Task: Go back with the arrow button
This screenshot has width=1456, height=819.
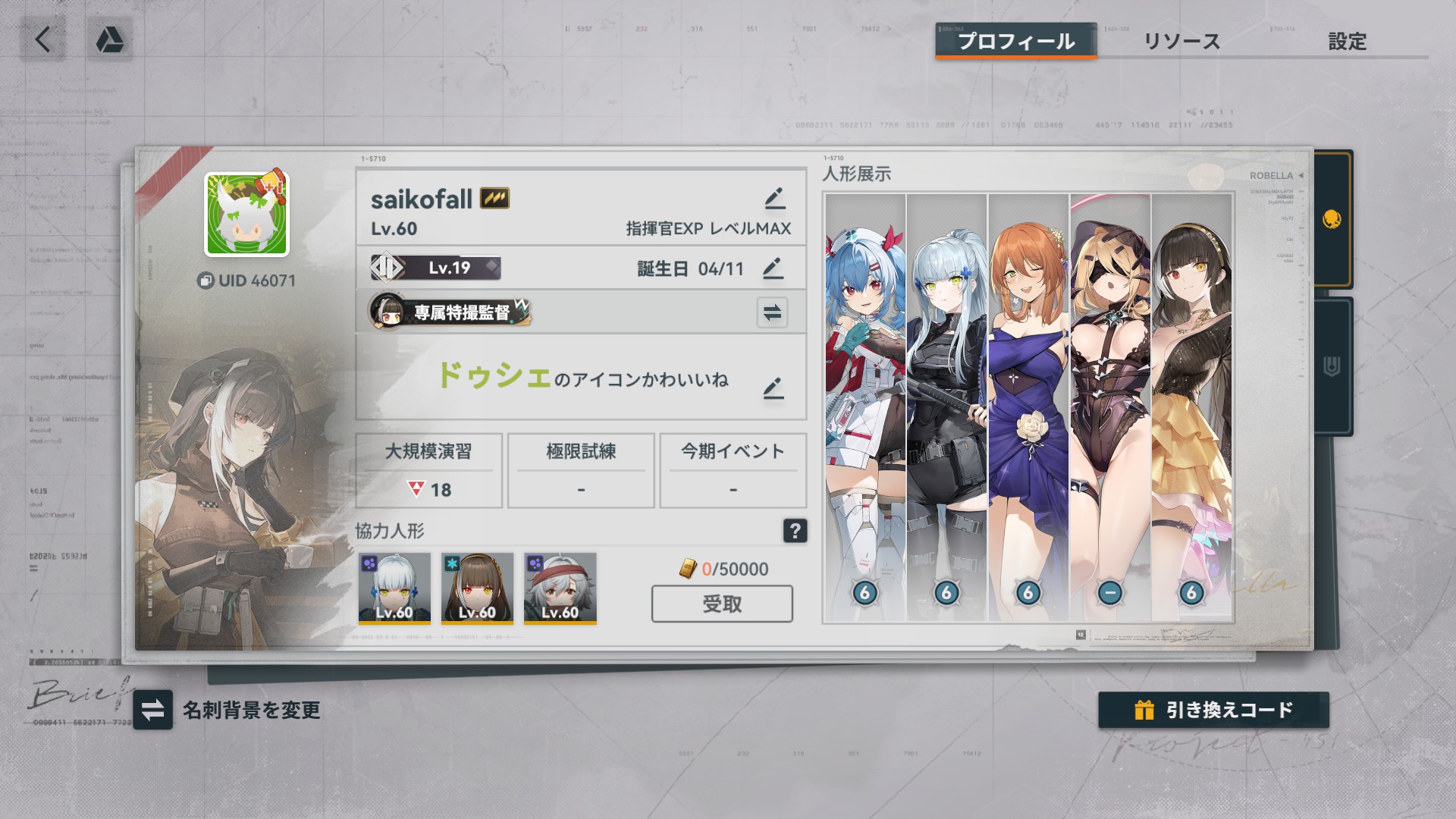Action: (x=42, y=39)
